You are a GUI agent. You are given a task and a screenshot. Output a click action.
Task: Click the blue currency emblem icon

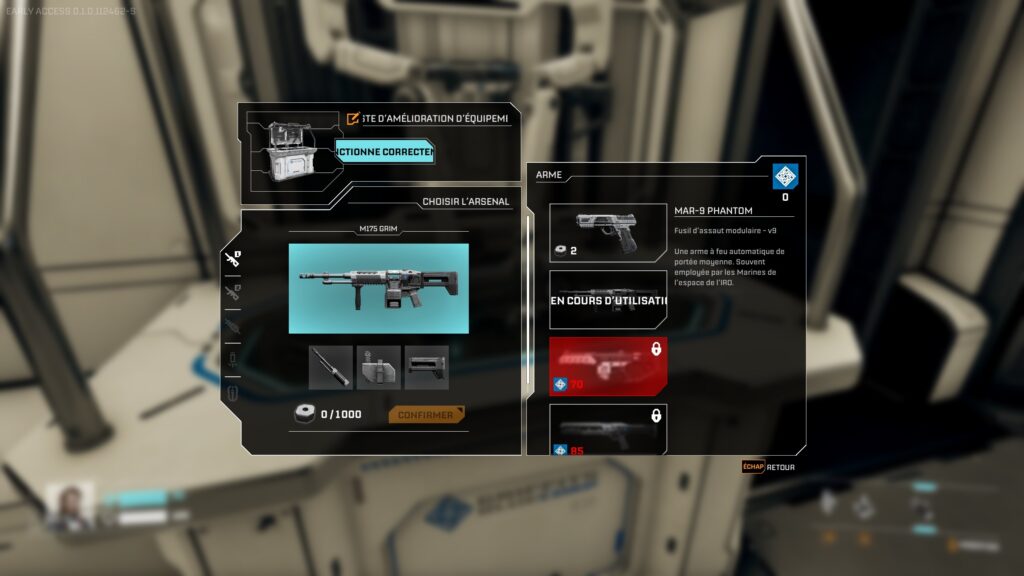click(785, 177)
